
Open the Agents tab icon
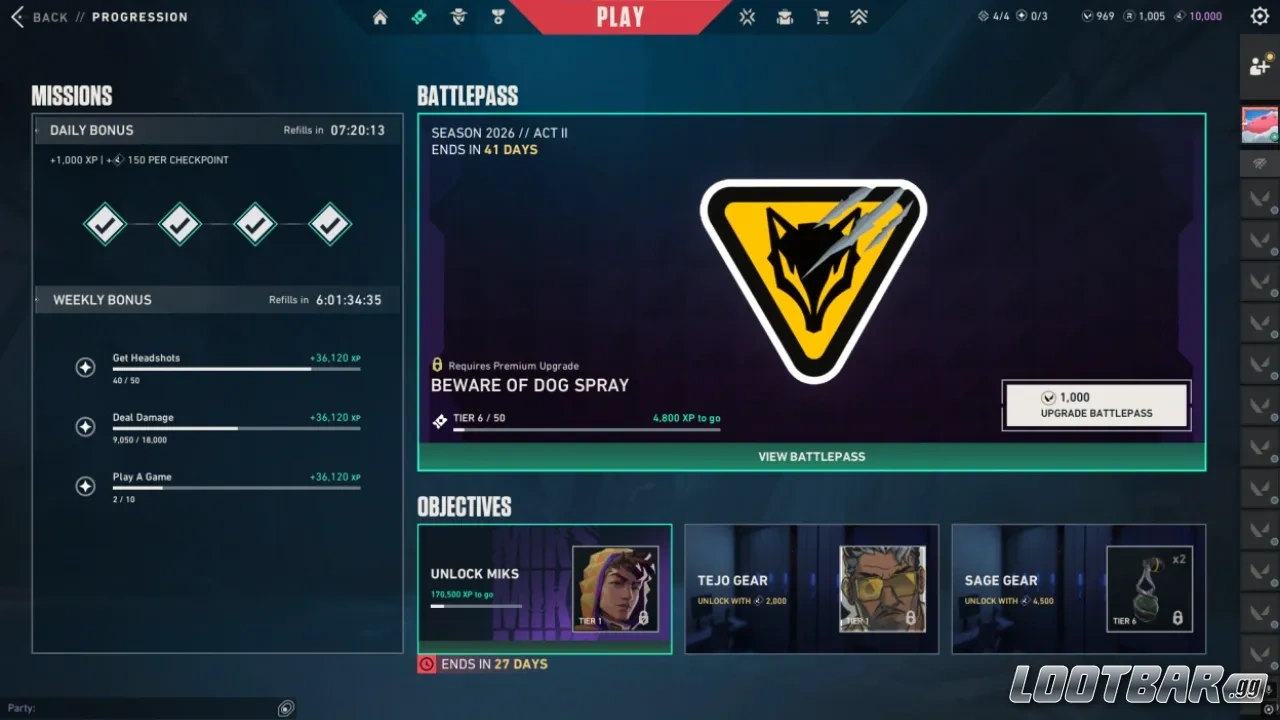pyautogui.click(x=459, y=16)
